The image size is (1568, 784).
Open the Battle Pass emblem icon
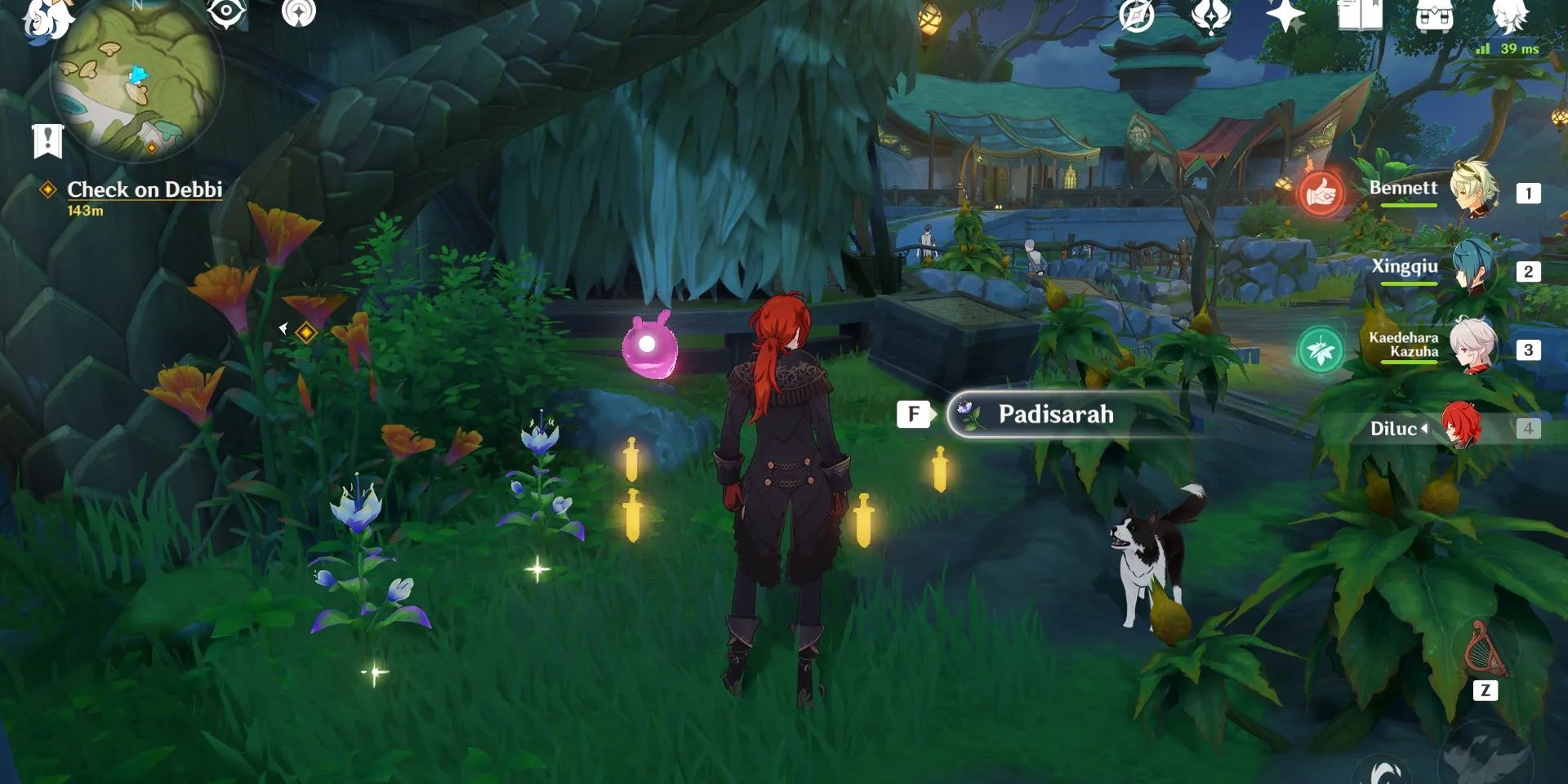[x=1211, y=16]
